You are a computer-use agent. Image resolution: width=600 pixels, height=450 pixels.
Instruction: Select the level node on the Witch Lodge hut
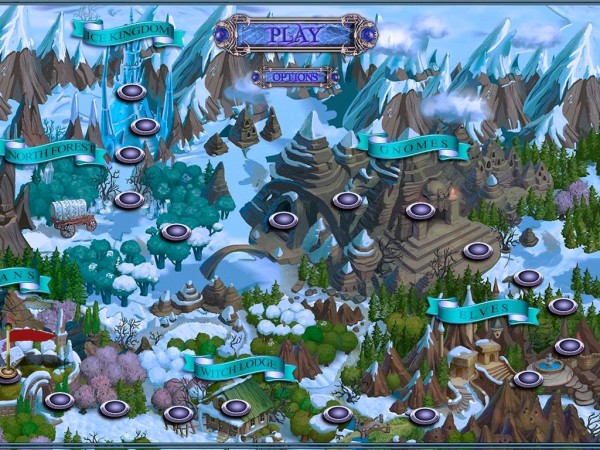(235, 407)
